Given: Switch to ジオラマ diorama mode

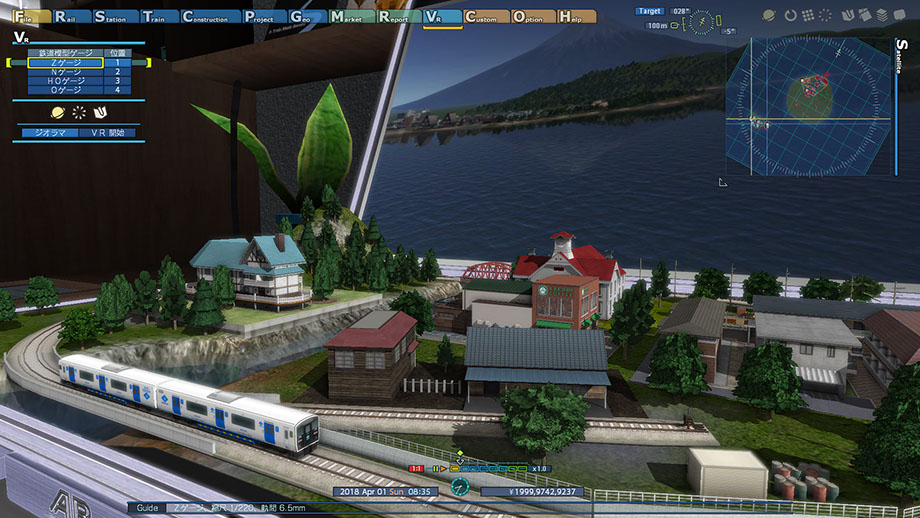Looking at the screenshot, I should [49, 132].
